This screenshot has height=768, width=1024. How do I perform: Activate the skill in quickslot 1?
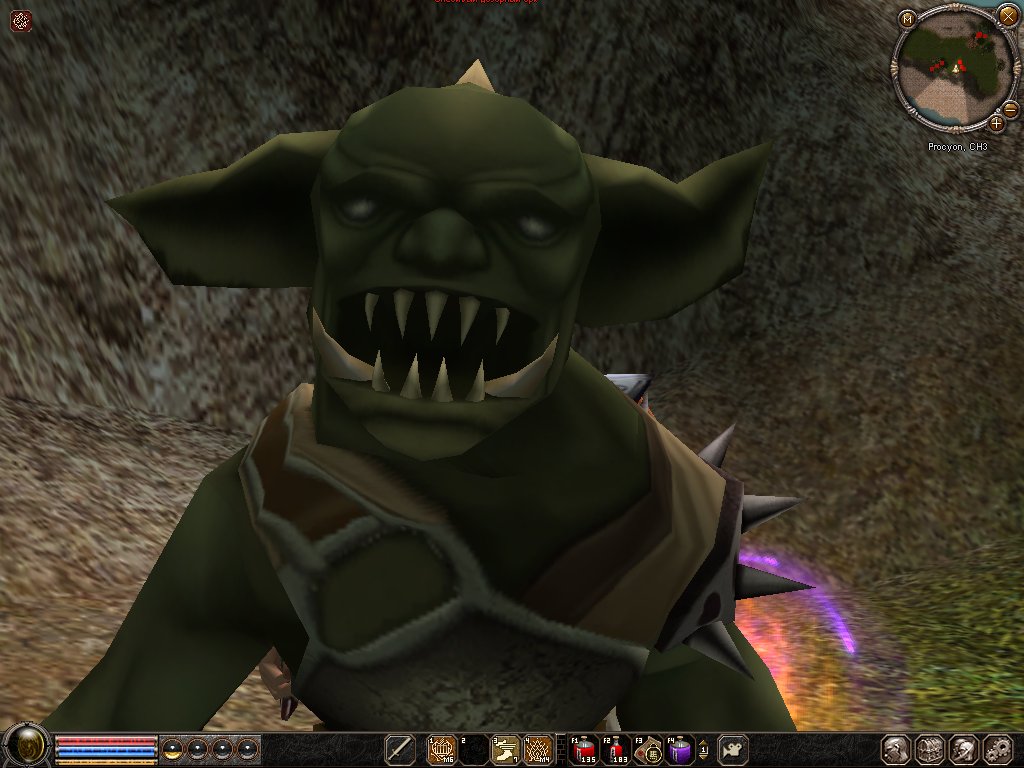[442, 749]
